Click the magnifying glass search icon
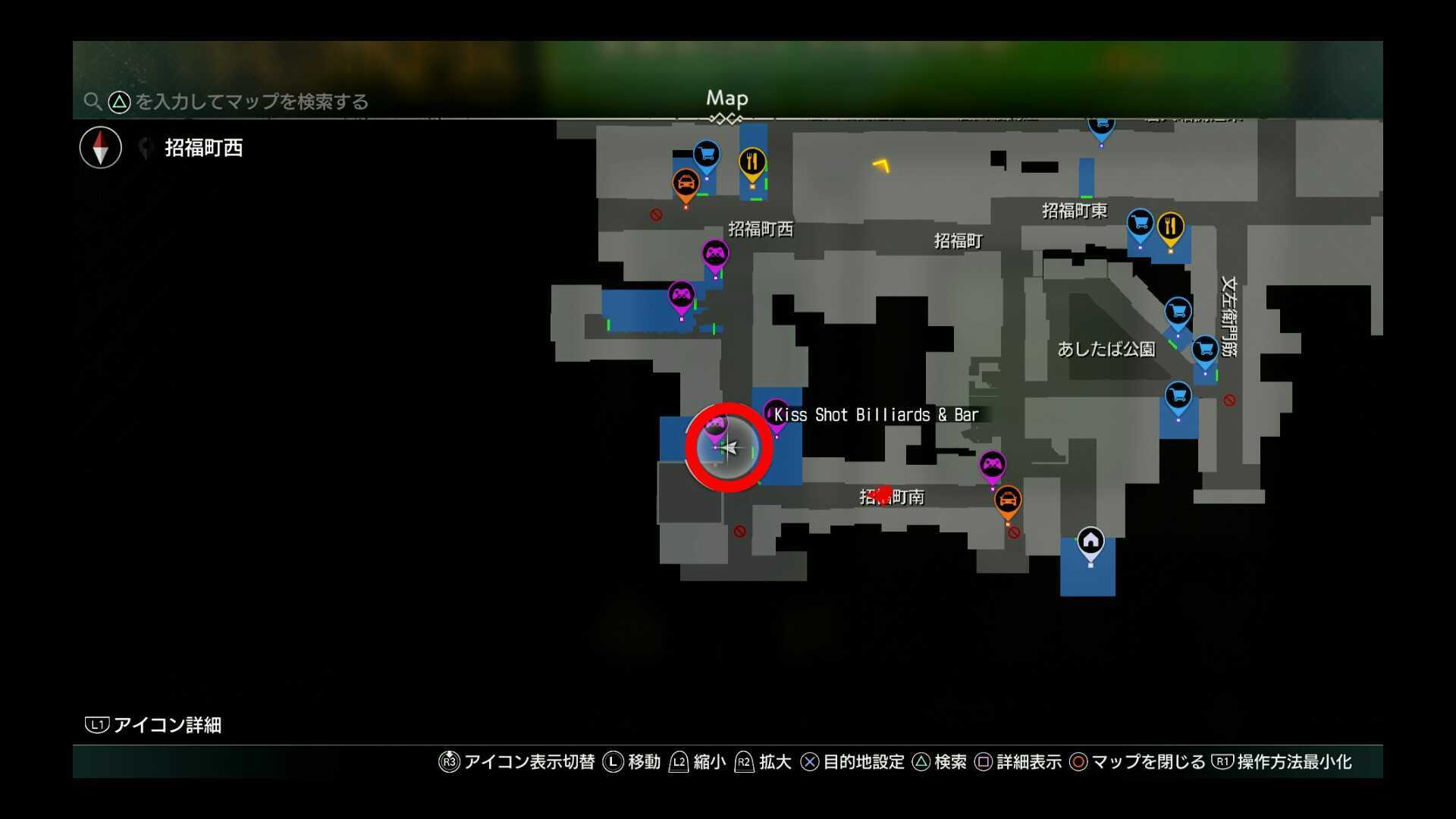 coord(93,99)
